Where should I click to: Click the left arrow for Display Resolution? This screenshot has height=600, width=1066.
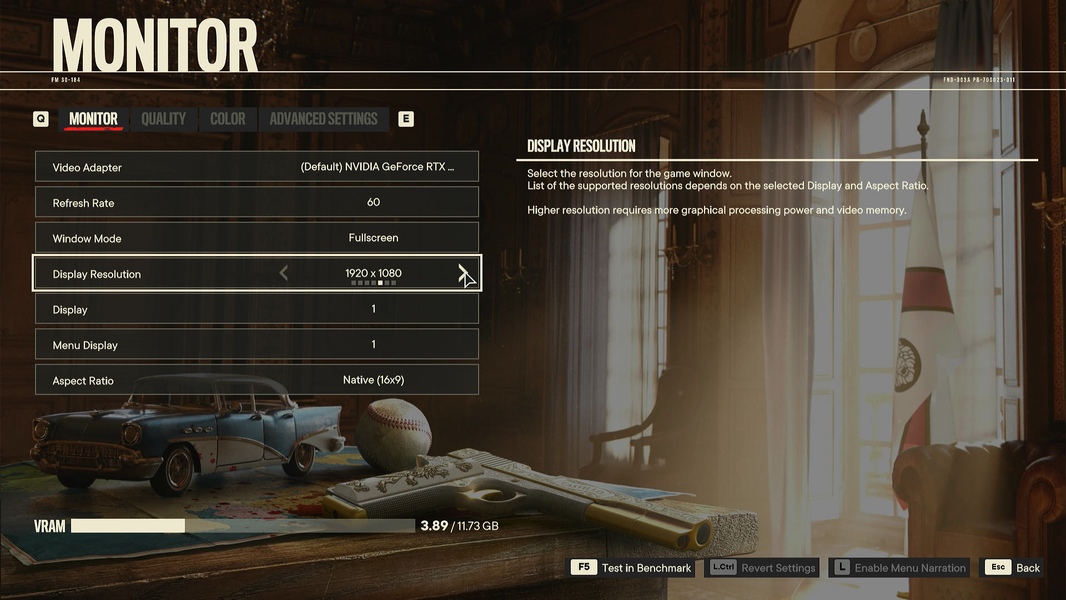click(x=284, y=273)
